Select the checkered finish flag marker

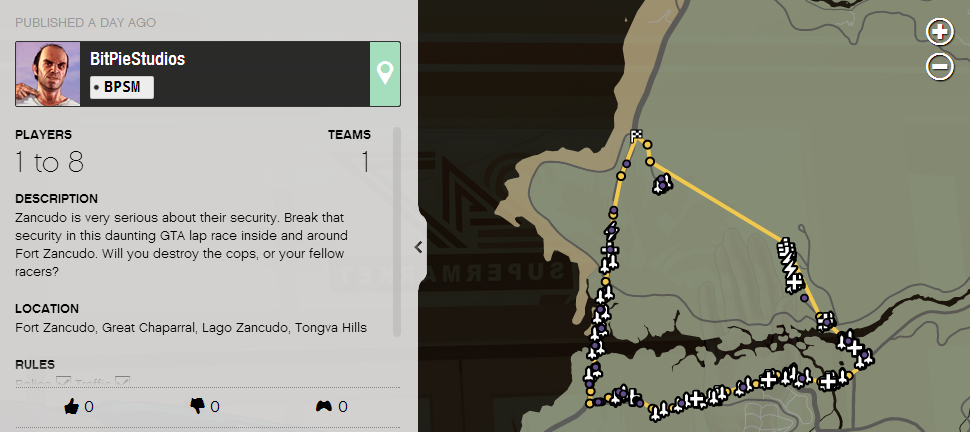coord(636,136)
